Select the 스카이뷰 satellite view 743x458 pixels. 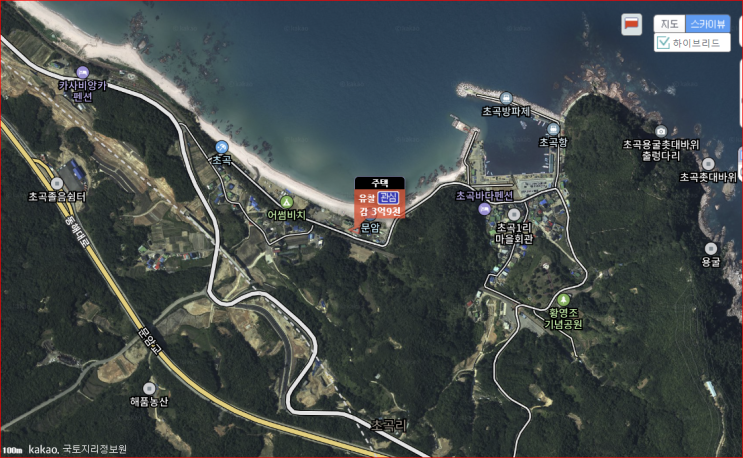click(x=708, y=23)
